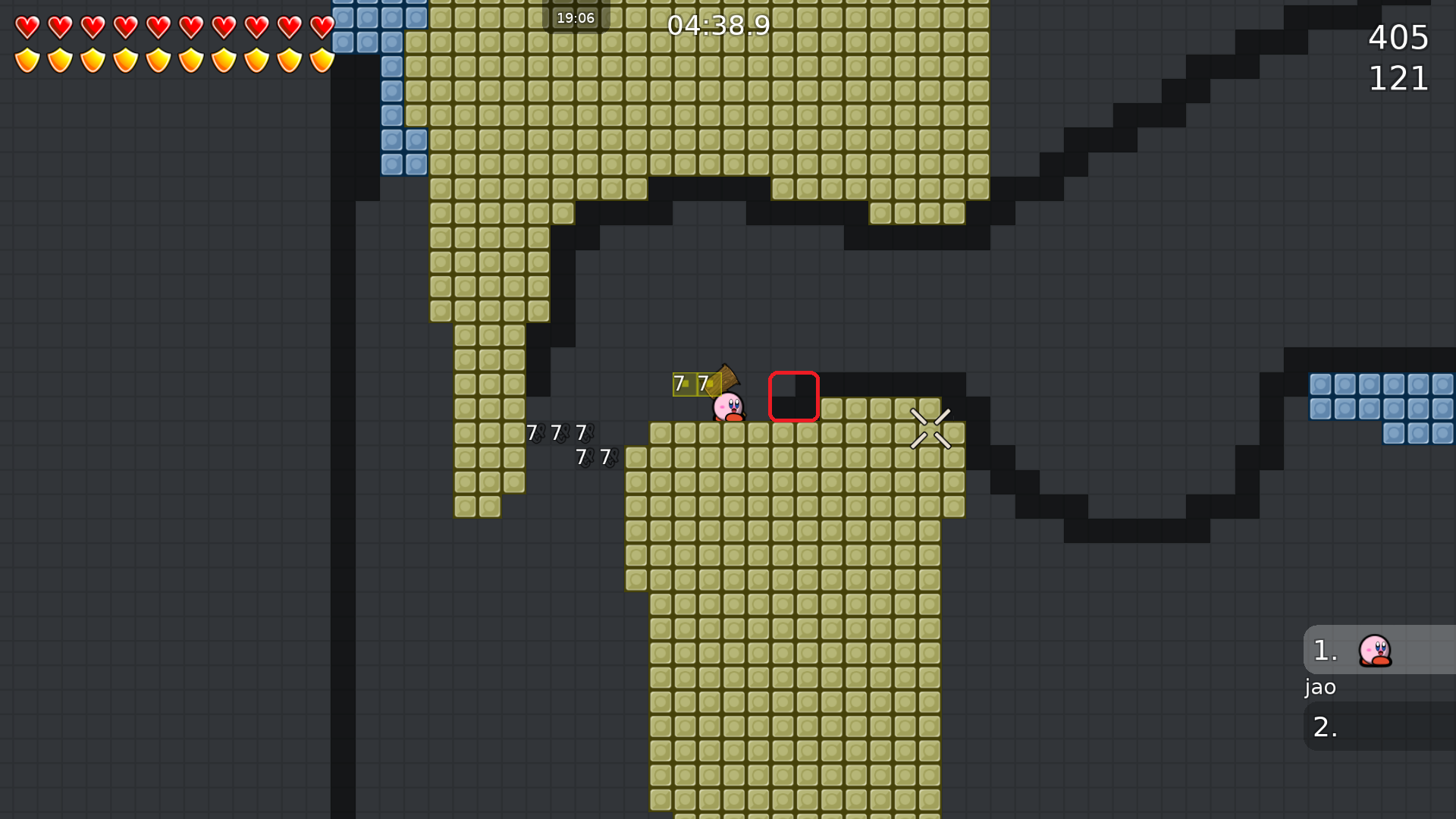The height and width of the screenshot is (819, 1456).
Task: Toggle the fifth shield icon
Action: [x=158, y=58]
